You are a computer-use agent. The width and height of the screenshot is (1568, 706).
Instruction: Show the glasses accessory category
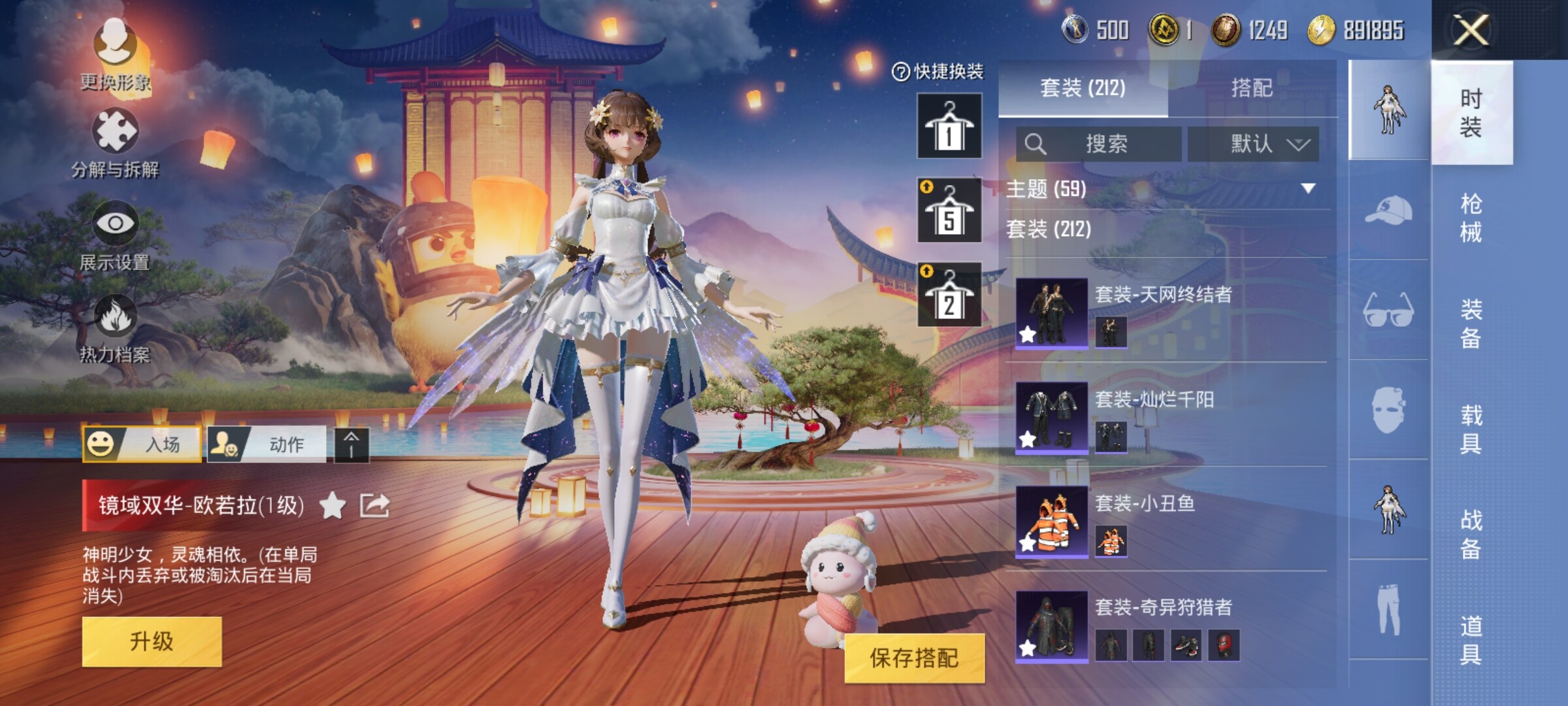point(1388,310)
